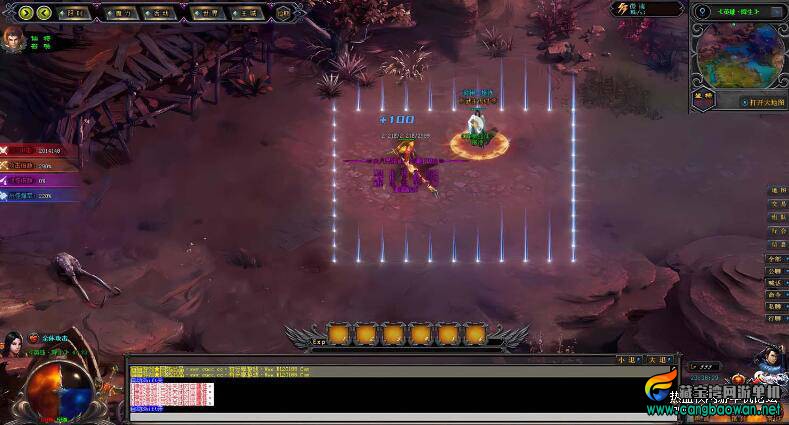
Task: Click the 小退 button above chat
Action: tap(626, 358)
